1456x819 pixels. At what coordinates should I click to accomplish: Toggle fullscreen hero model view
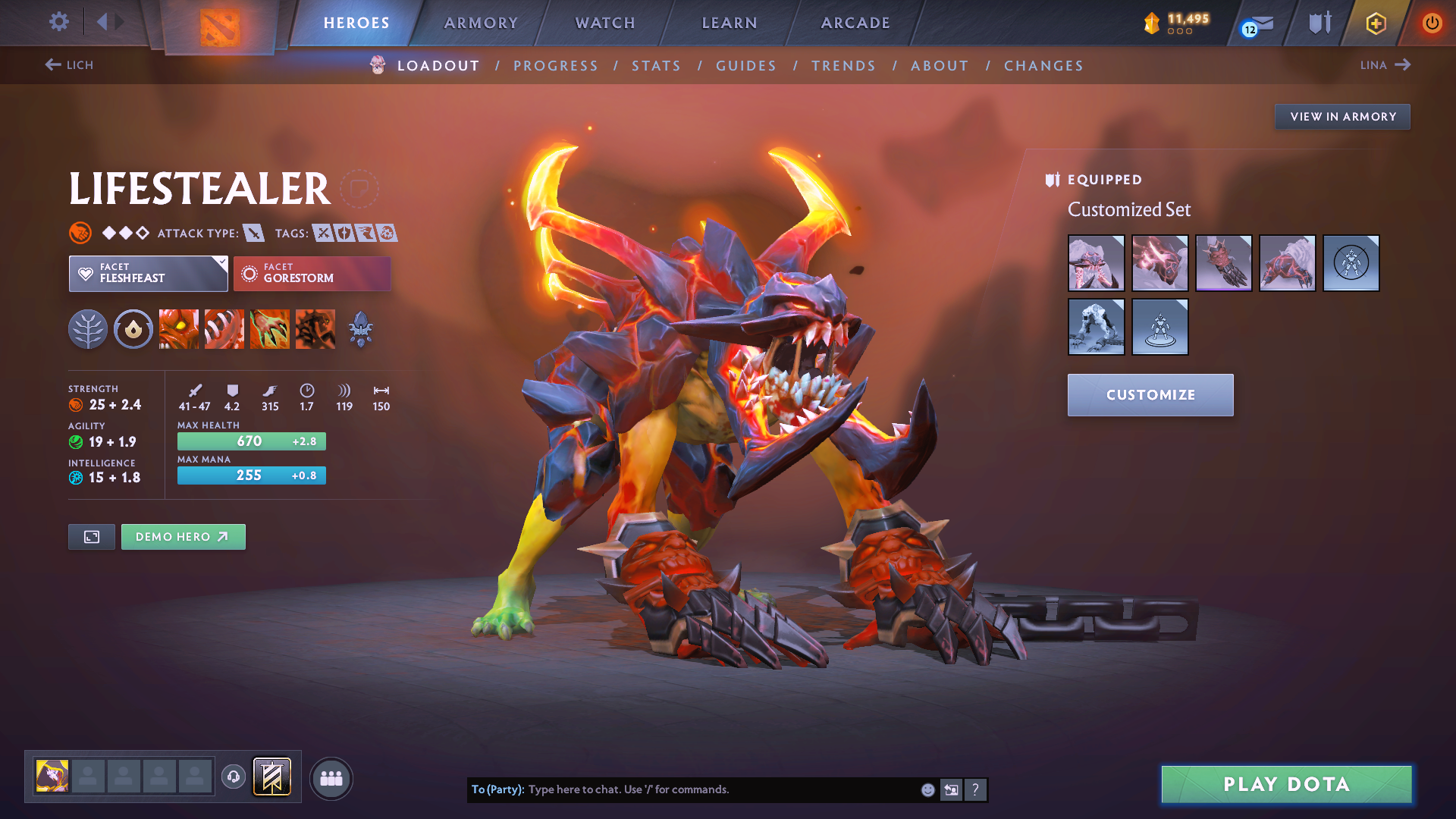(x=92, y=537)
